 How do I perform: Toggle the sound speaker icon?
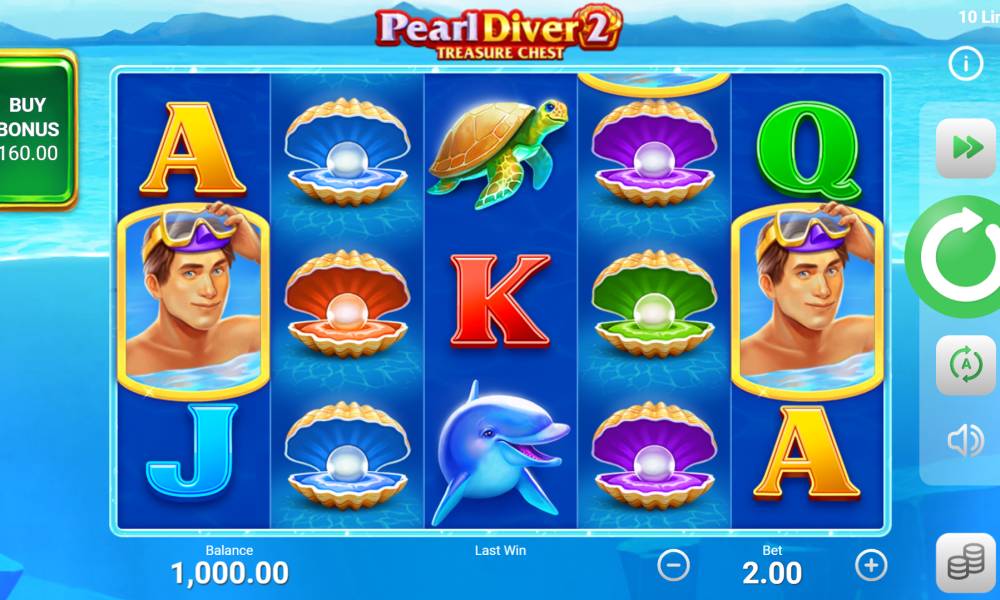pyautogui.click(x=965, y=440)
